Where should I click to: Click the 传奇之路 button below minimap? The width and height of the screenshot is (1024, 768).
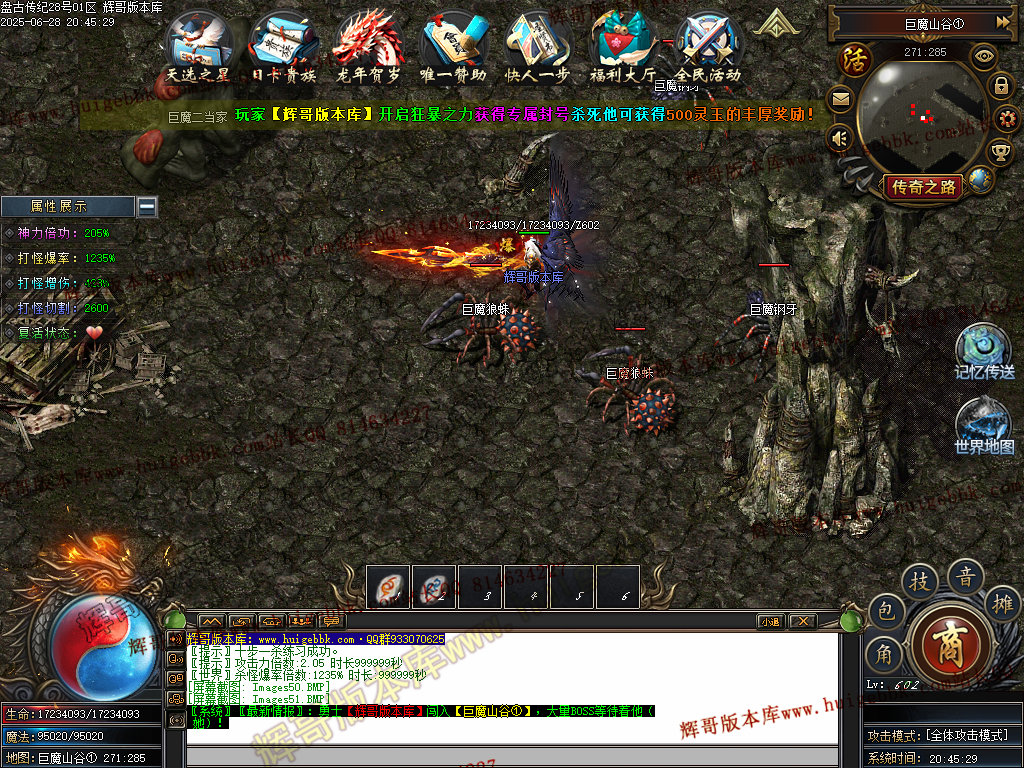coord(924,186)
